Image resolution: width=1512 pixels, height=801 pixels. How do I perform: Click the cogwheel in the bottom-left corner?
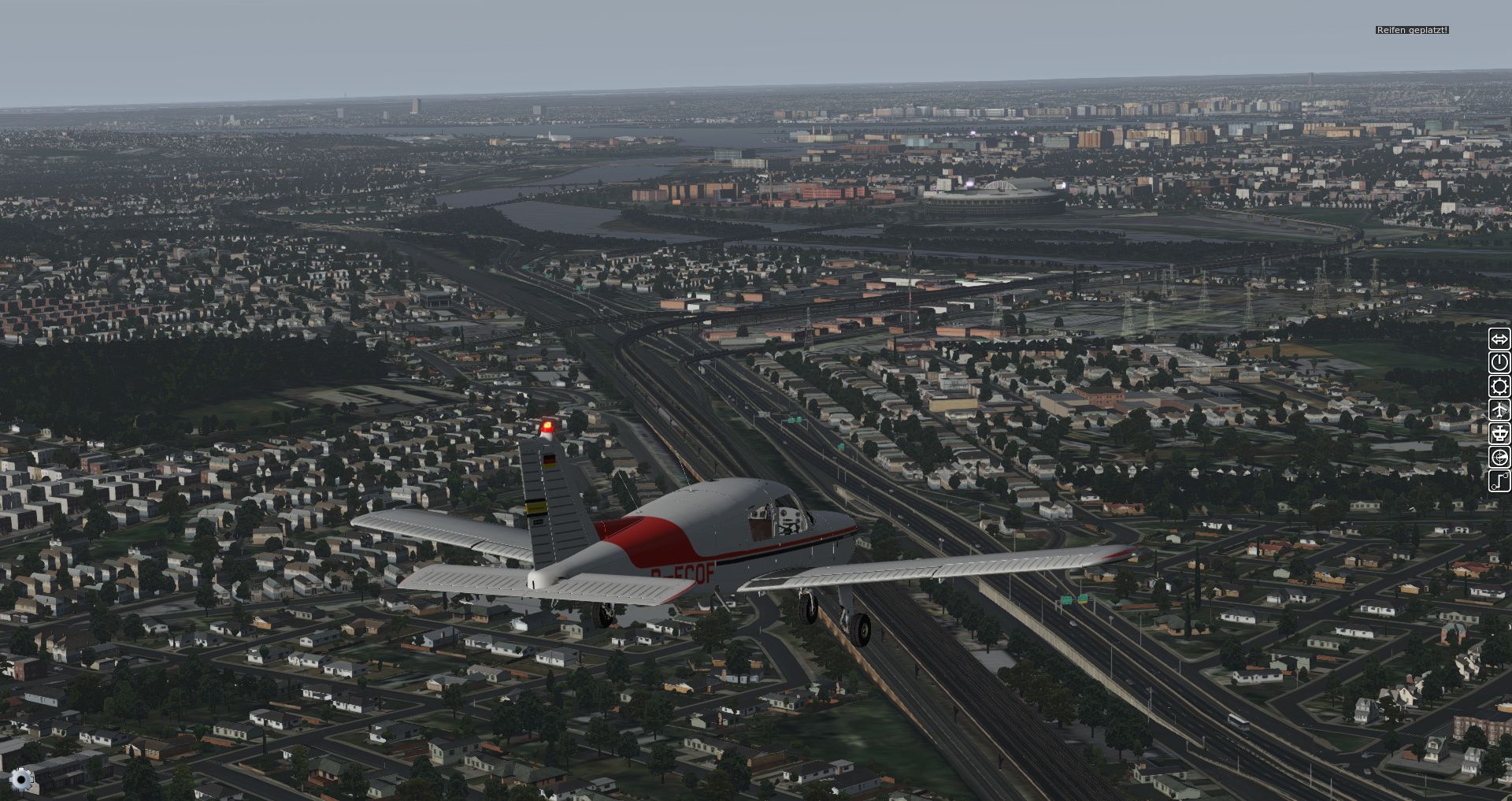pos(21,780)
